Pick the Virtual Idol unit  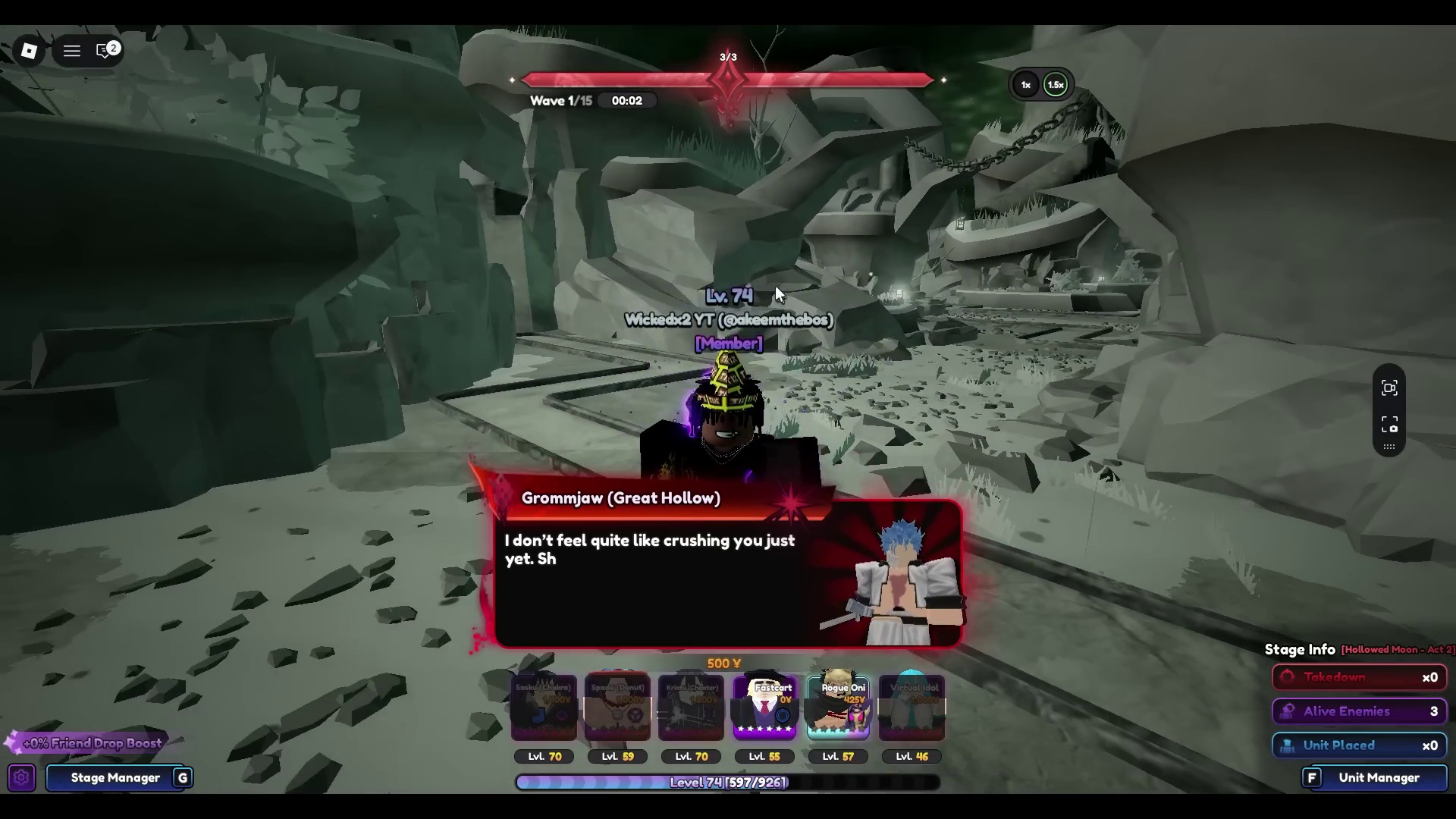coord(911,708)
